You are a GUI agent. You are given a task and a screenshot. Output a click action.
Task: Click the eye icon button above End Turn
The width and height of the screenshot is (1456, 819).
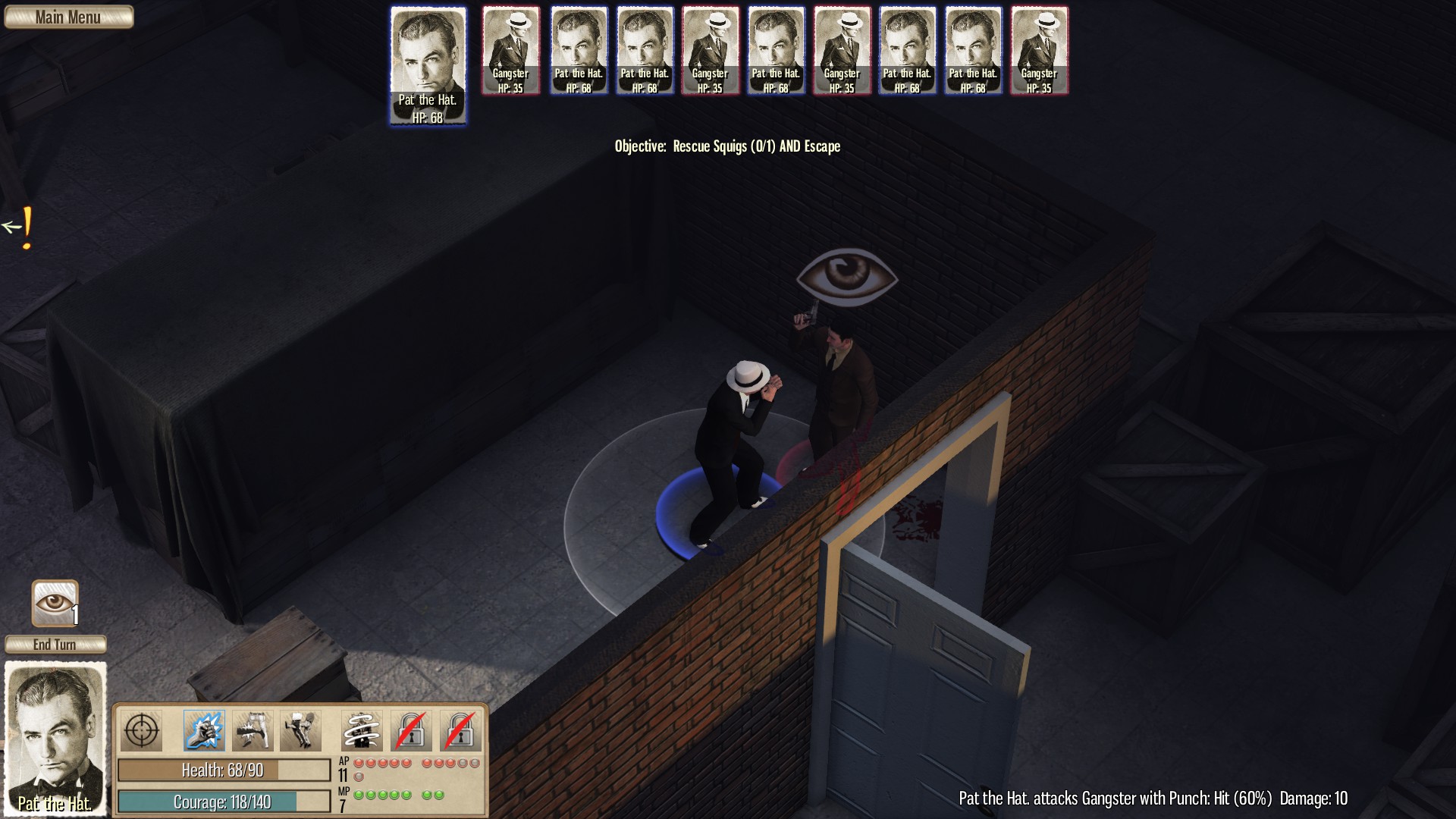(55, 604)
